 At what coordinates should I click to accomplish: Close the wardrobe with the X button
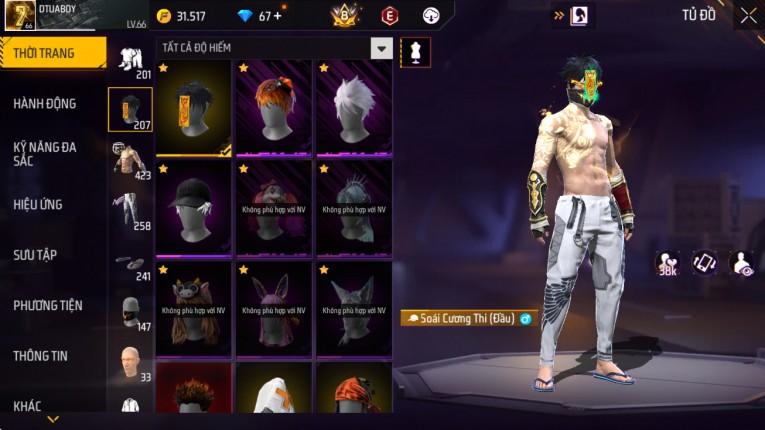click(x=748, y=15)
